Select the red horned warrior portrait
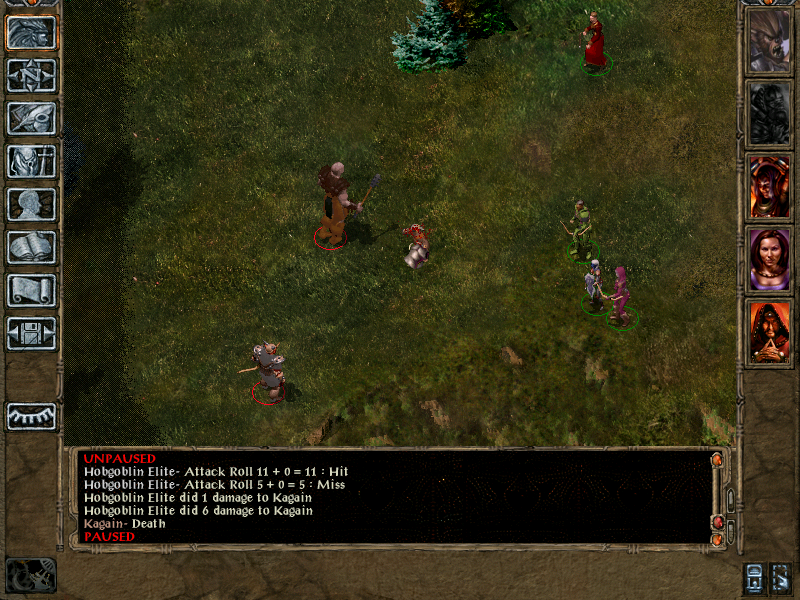 (769, 188)
